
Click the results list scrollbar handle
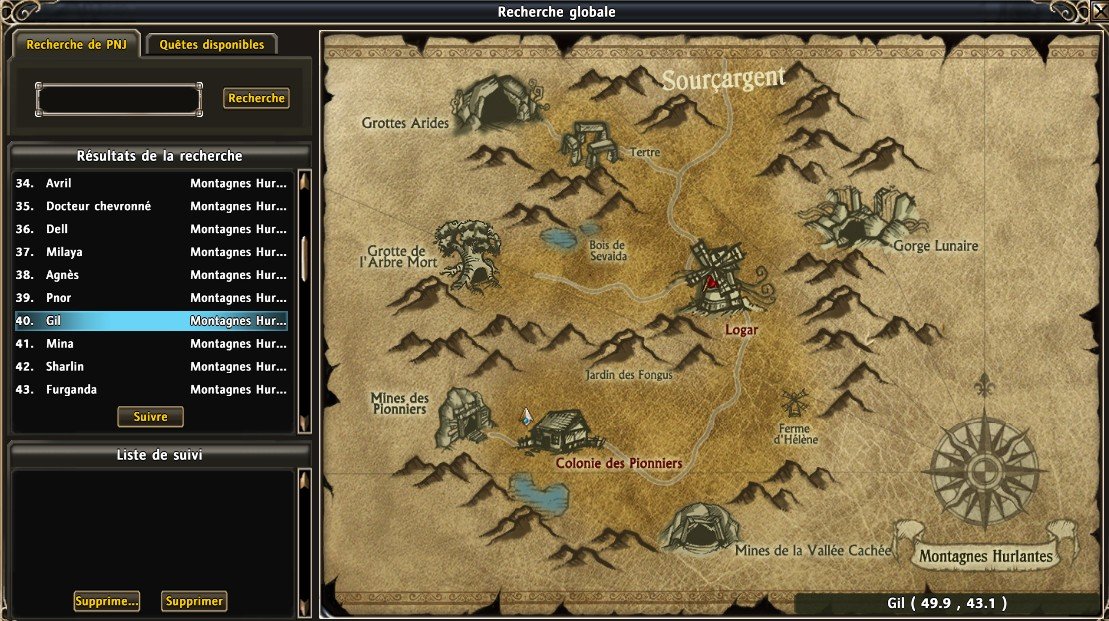pyautogui.click(x=304, y=259)
